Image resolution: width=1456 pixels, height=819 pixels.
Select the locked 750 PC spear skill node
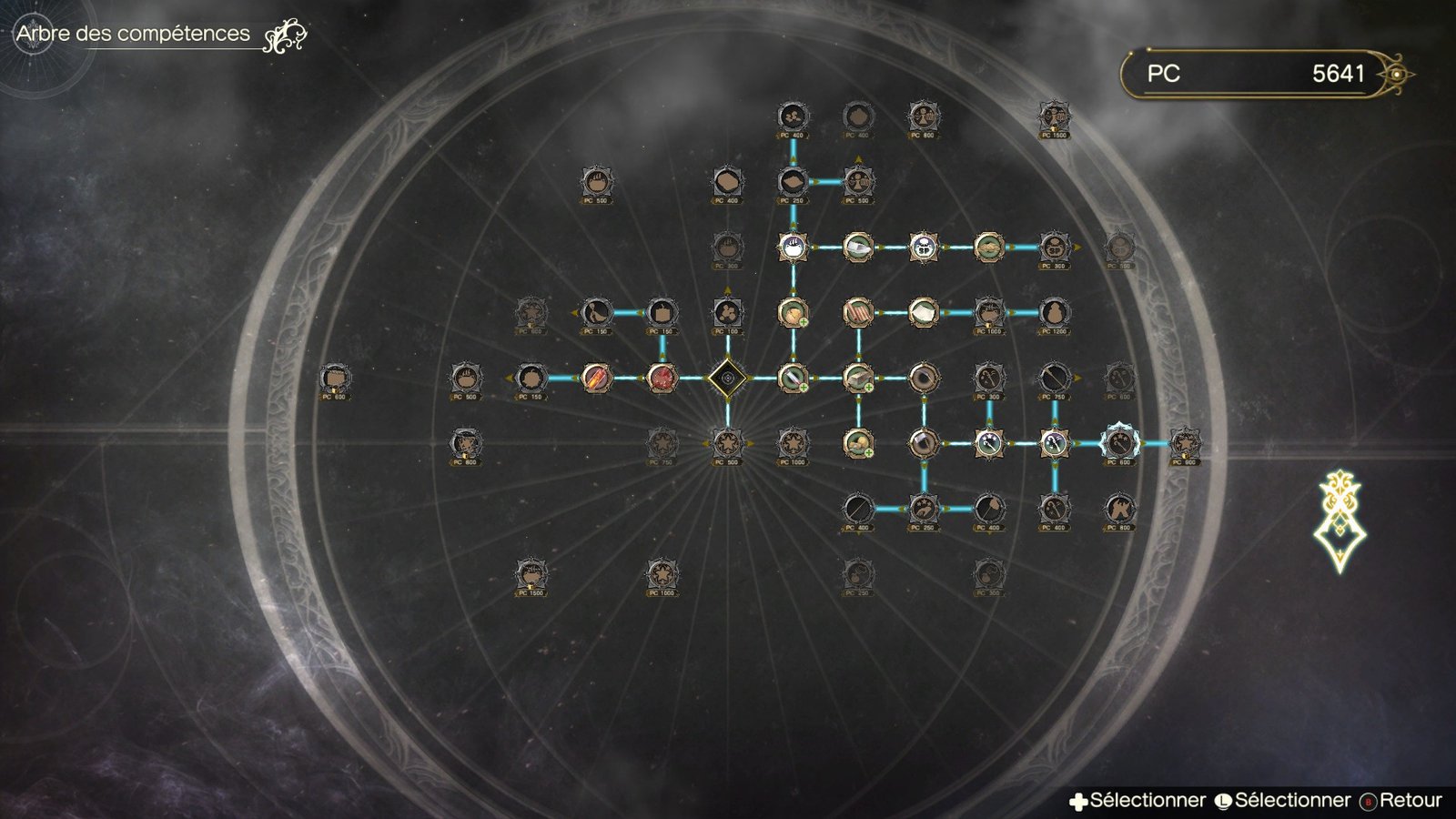tap(1054, 377)
